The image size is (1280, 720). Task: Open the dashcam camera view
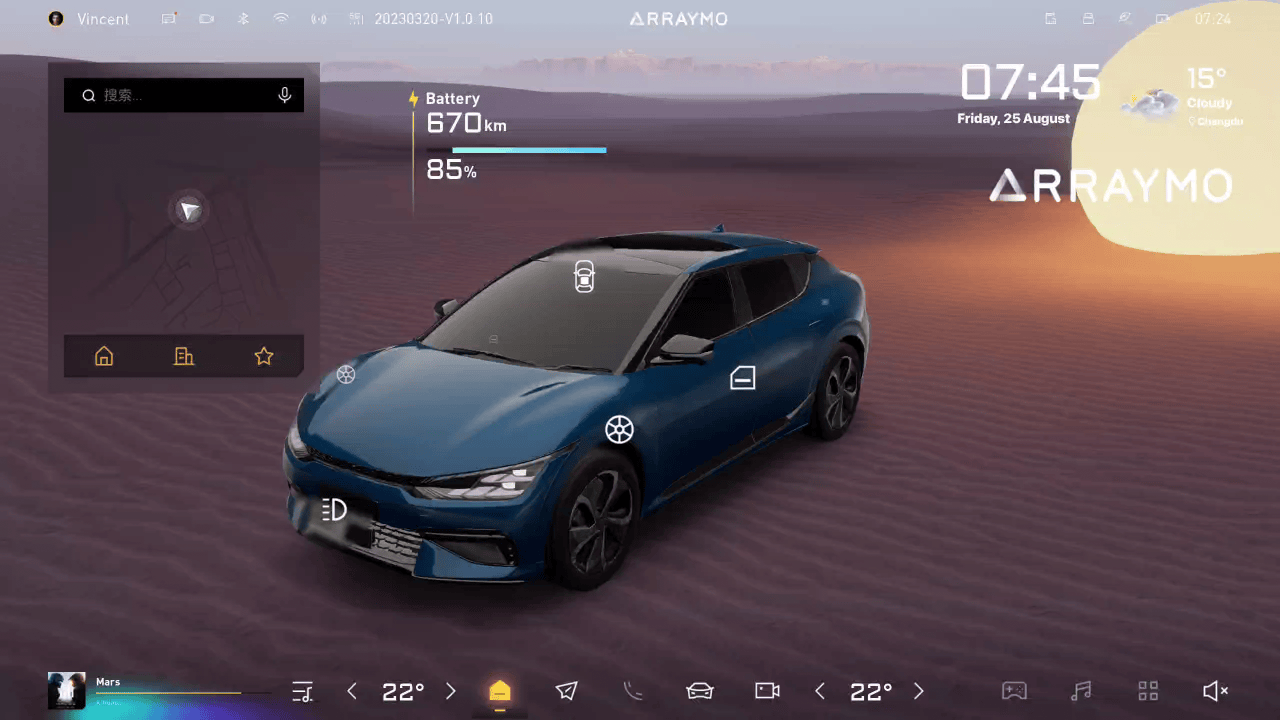(x=767, y=691)
